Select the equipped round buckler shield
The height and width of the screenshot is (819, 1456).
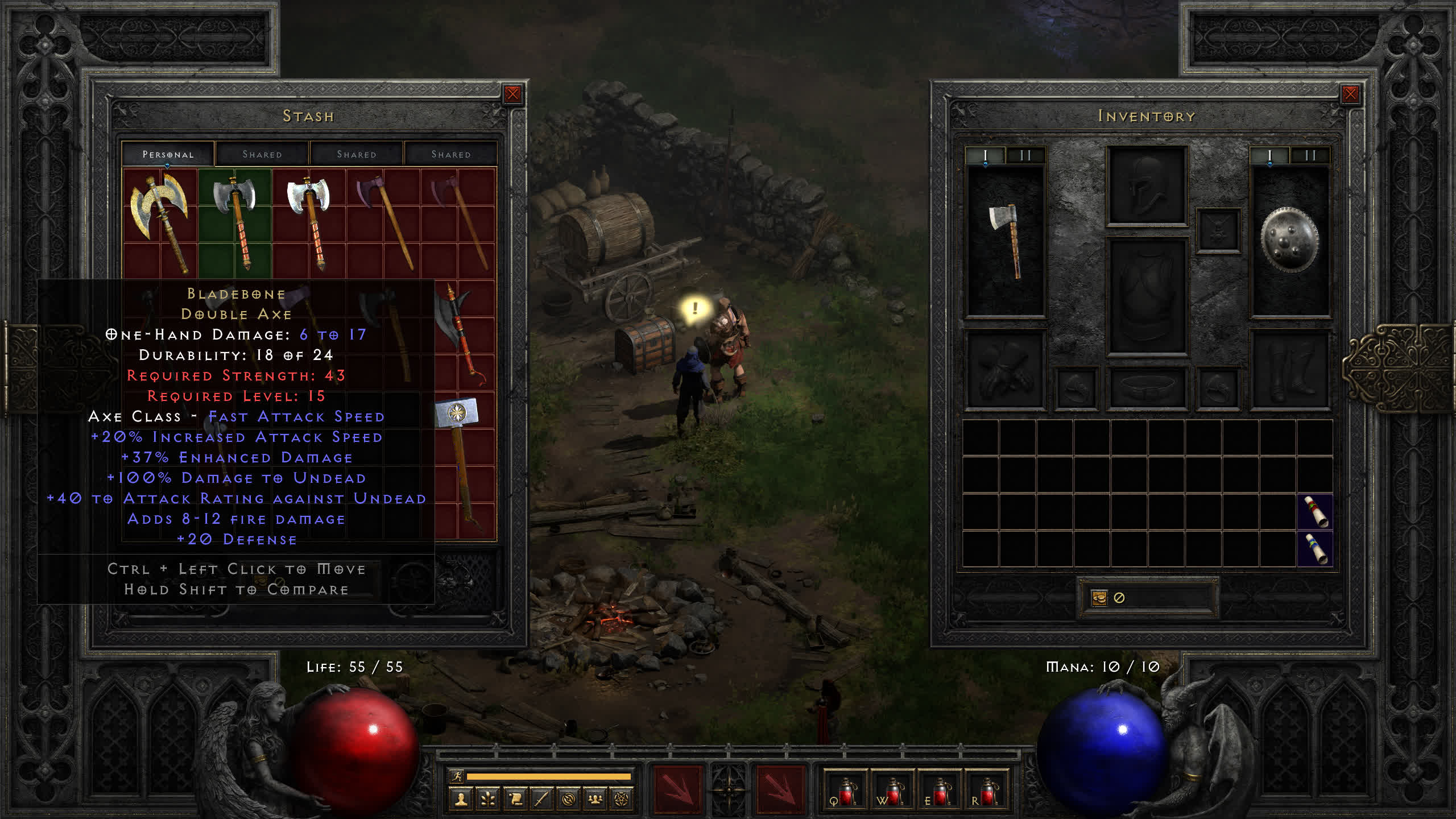pos(1289,241)
